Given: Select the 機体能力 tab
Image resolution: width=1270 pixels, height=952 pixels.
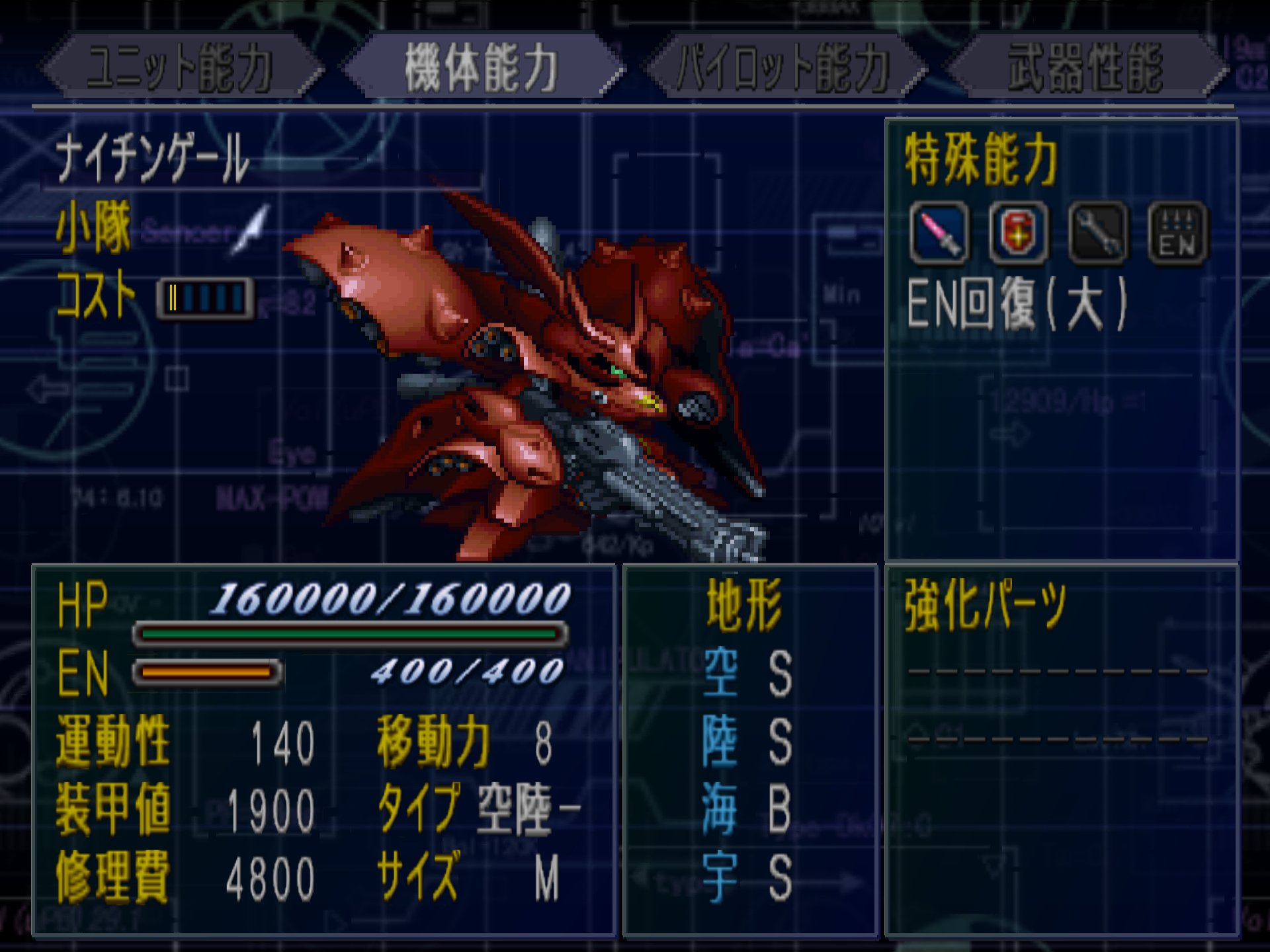Looking at the screenshot, I should [482, 67].
